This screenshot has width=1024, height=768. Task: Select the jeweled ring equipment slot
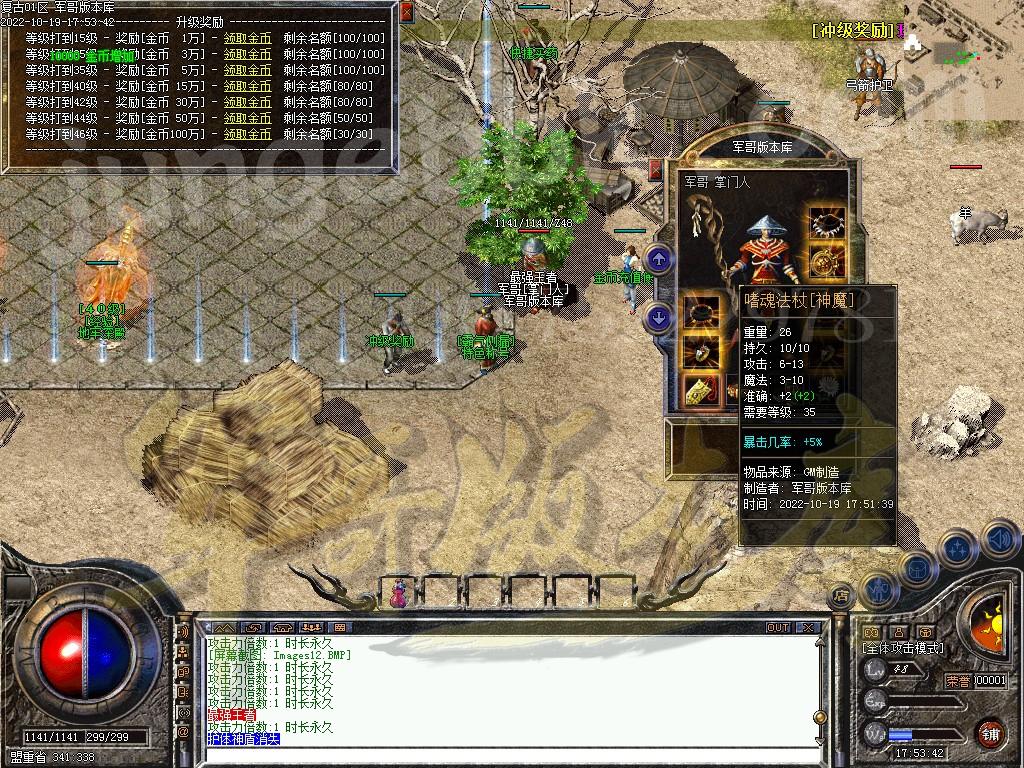[x=701, y=351]
